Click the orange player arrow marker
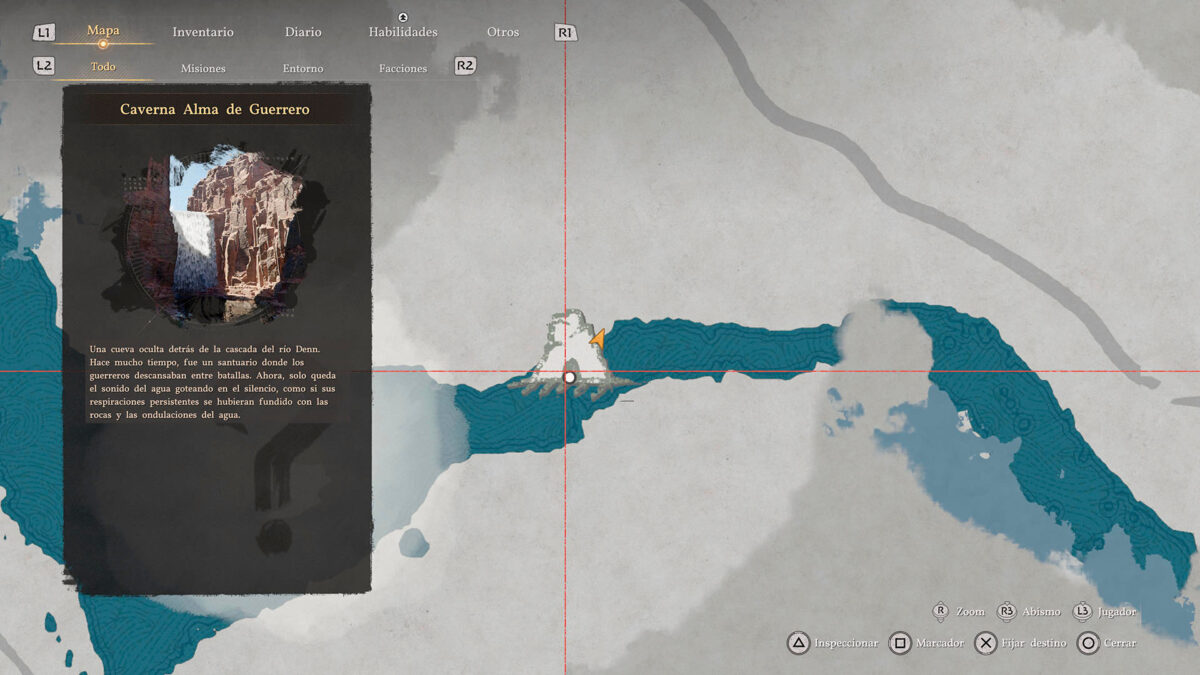1200x675 pixels. [597, 340]
